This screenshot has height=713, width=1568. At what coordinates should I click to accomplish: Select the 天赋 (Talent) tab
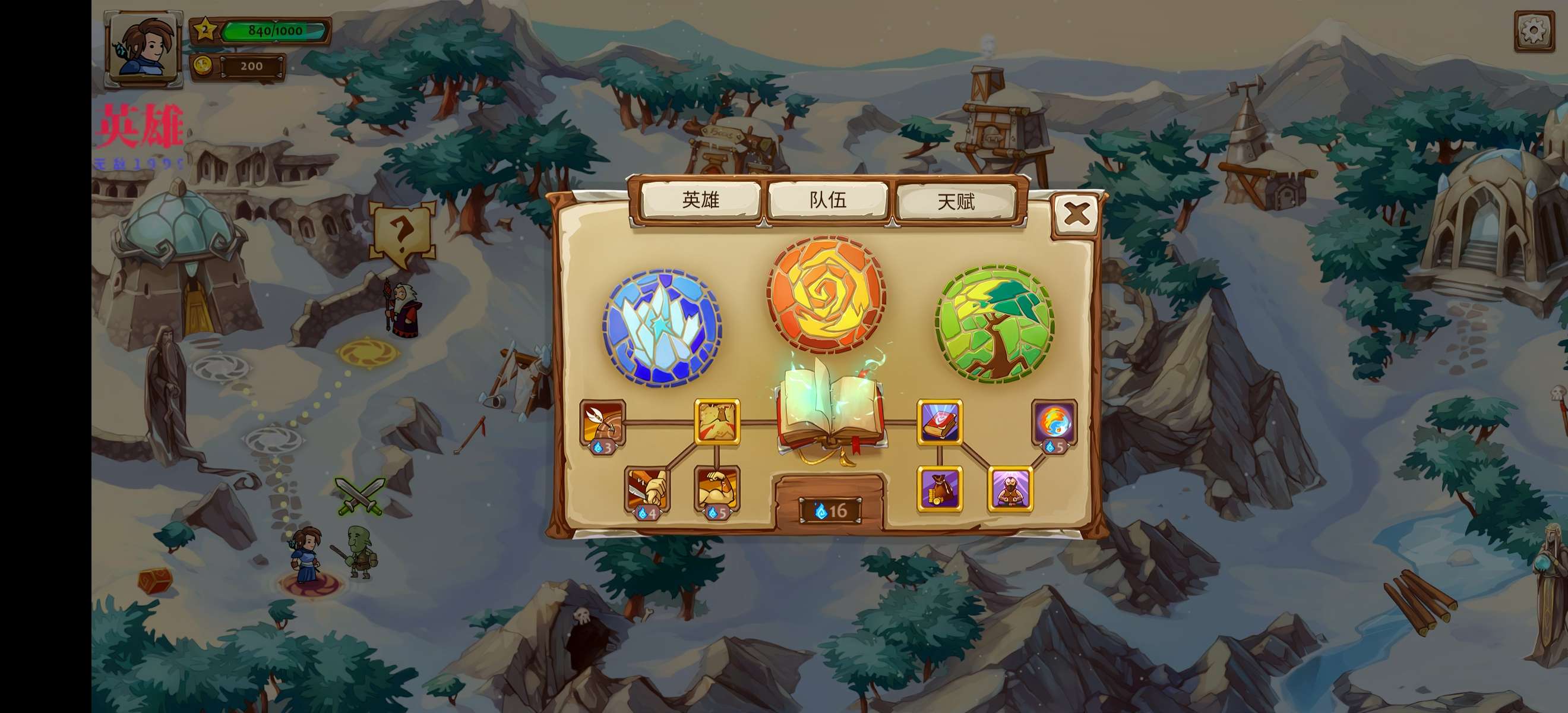[x=956, y=201]
